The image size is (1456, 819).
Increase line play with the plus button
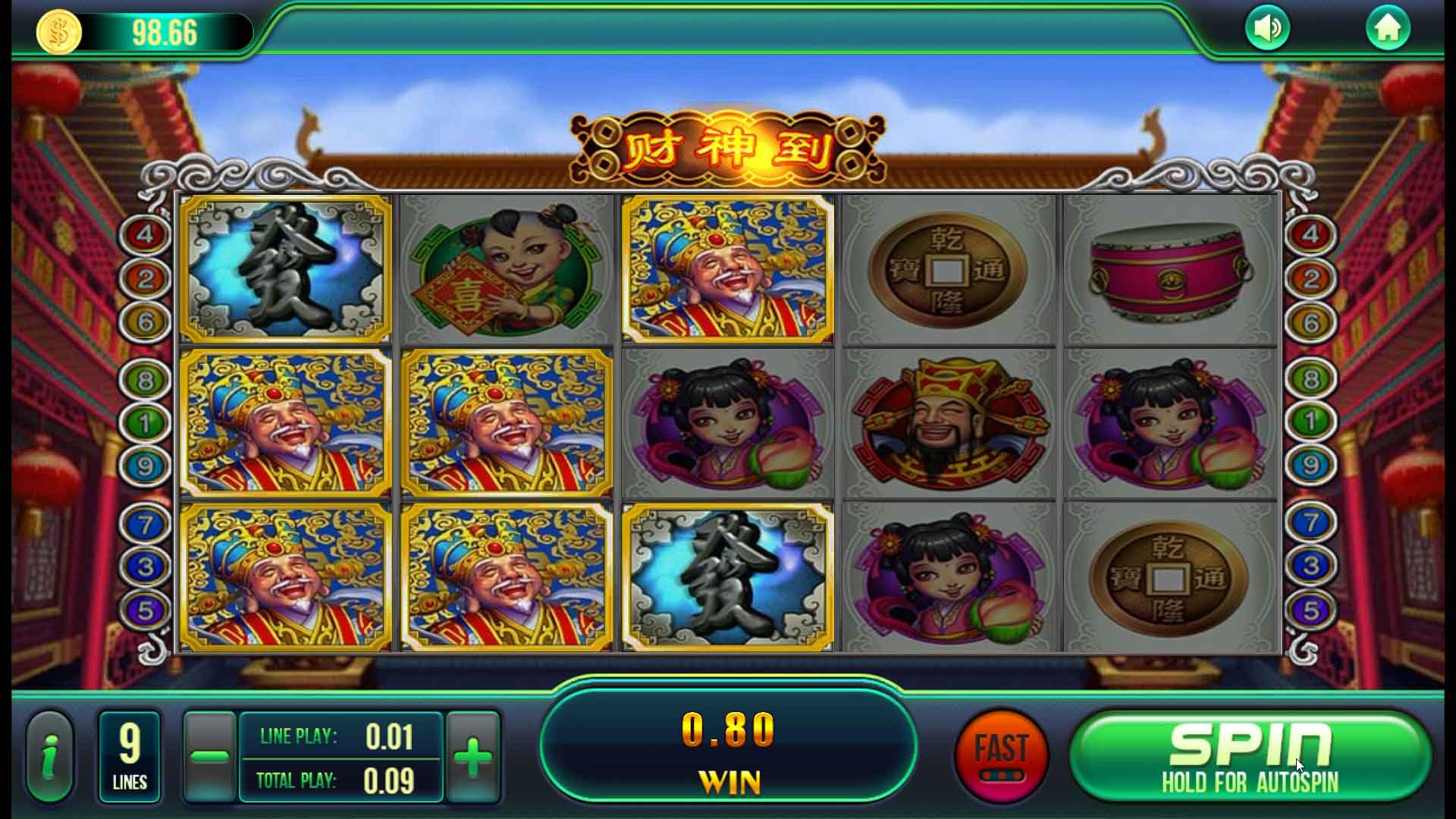coord(473,757)
